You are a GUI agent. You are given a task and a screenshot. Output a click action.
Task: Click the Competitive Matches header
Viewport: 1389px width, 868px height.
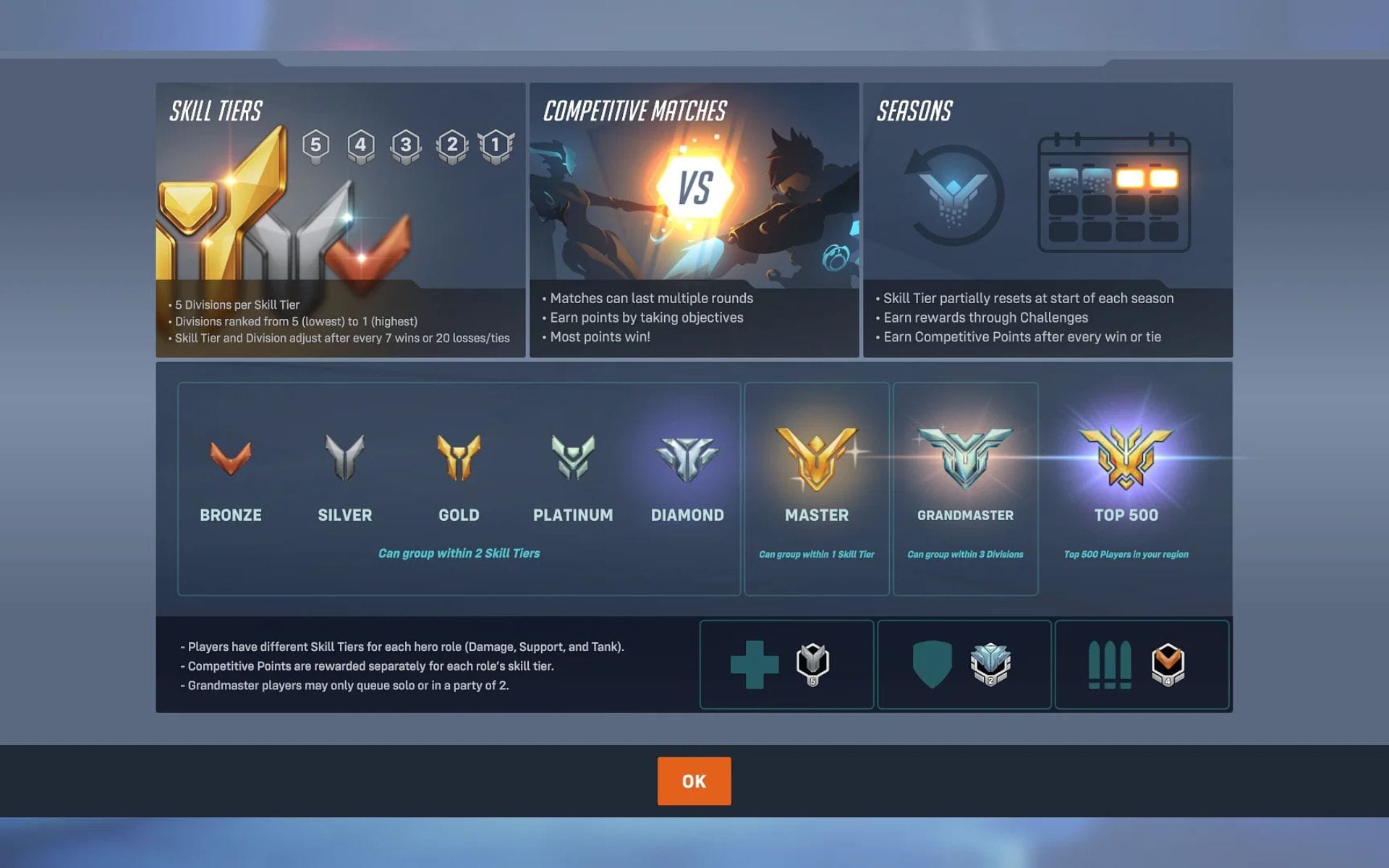point(634,110)
